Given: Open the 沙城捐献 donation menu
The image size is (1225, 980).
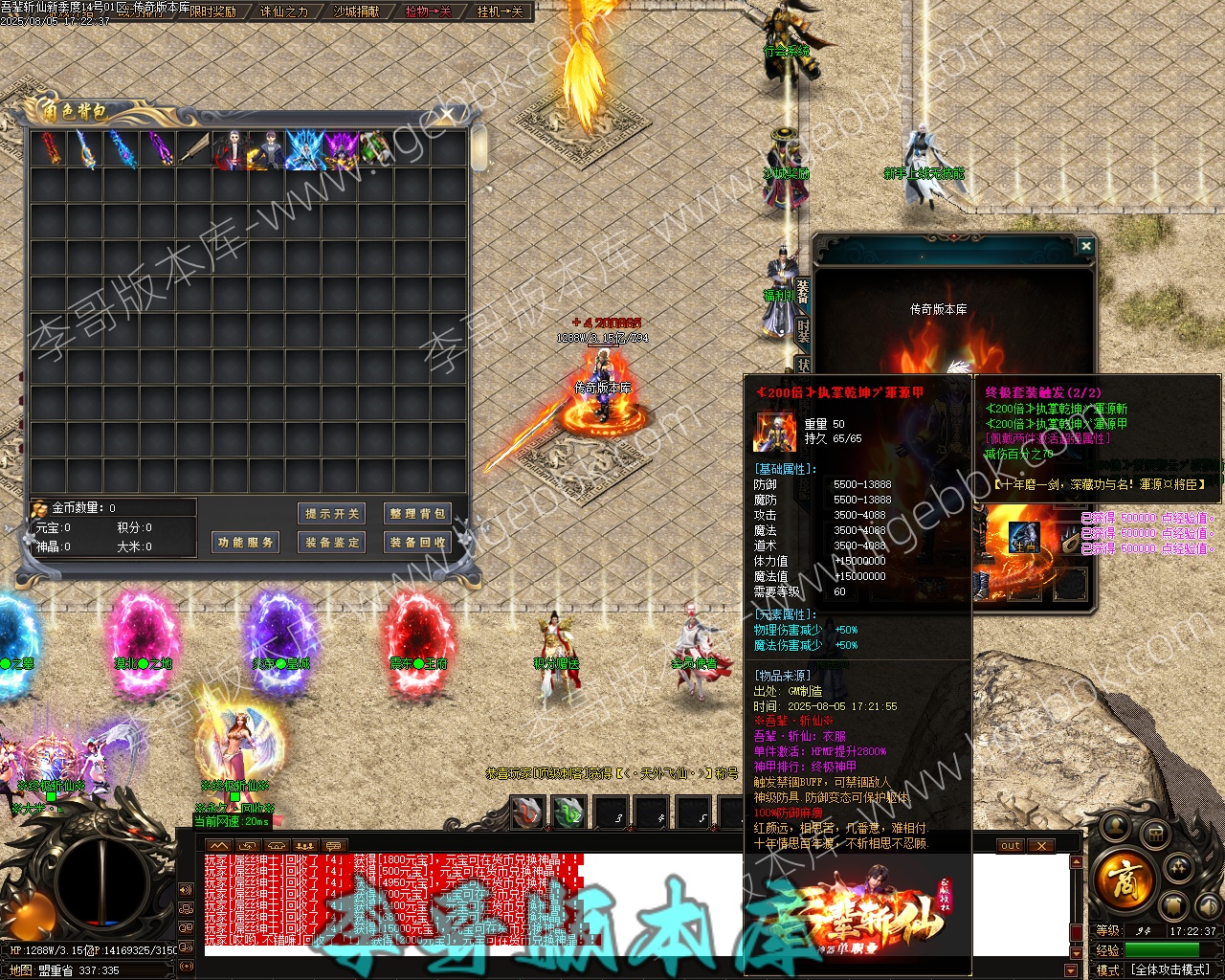Looking at the screenshot, I should click(356, 11).
